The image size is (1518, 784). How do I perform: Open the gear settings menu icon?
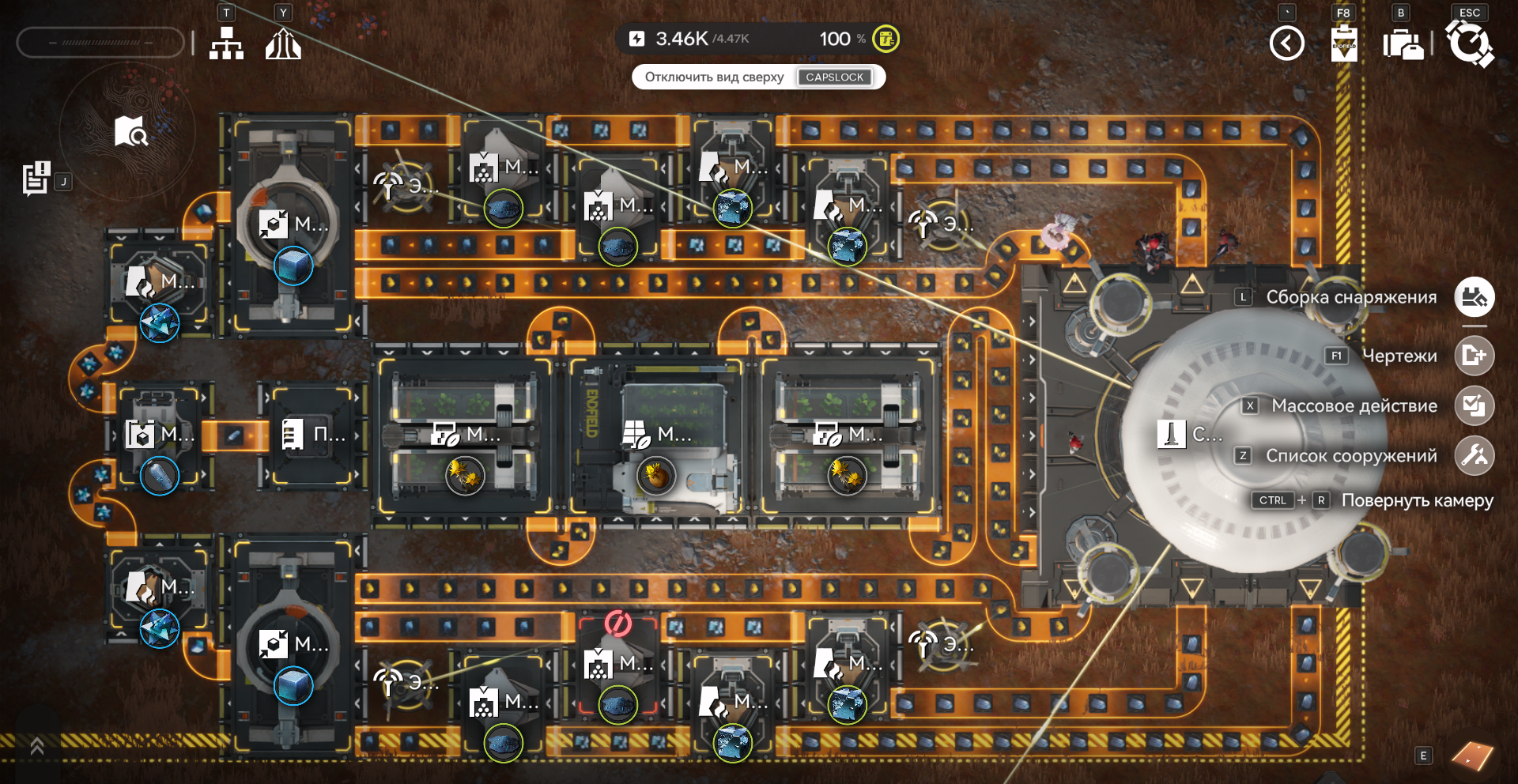coord(1469,43)
